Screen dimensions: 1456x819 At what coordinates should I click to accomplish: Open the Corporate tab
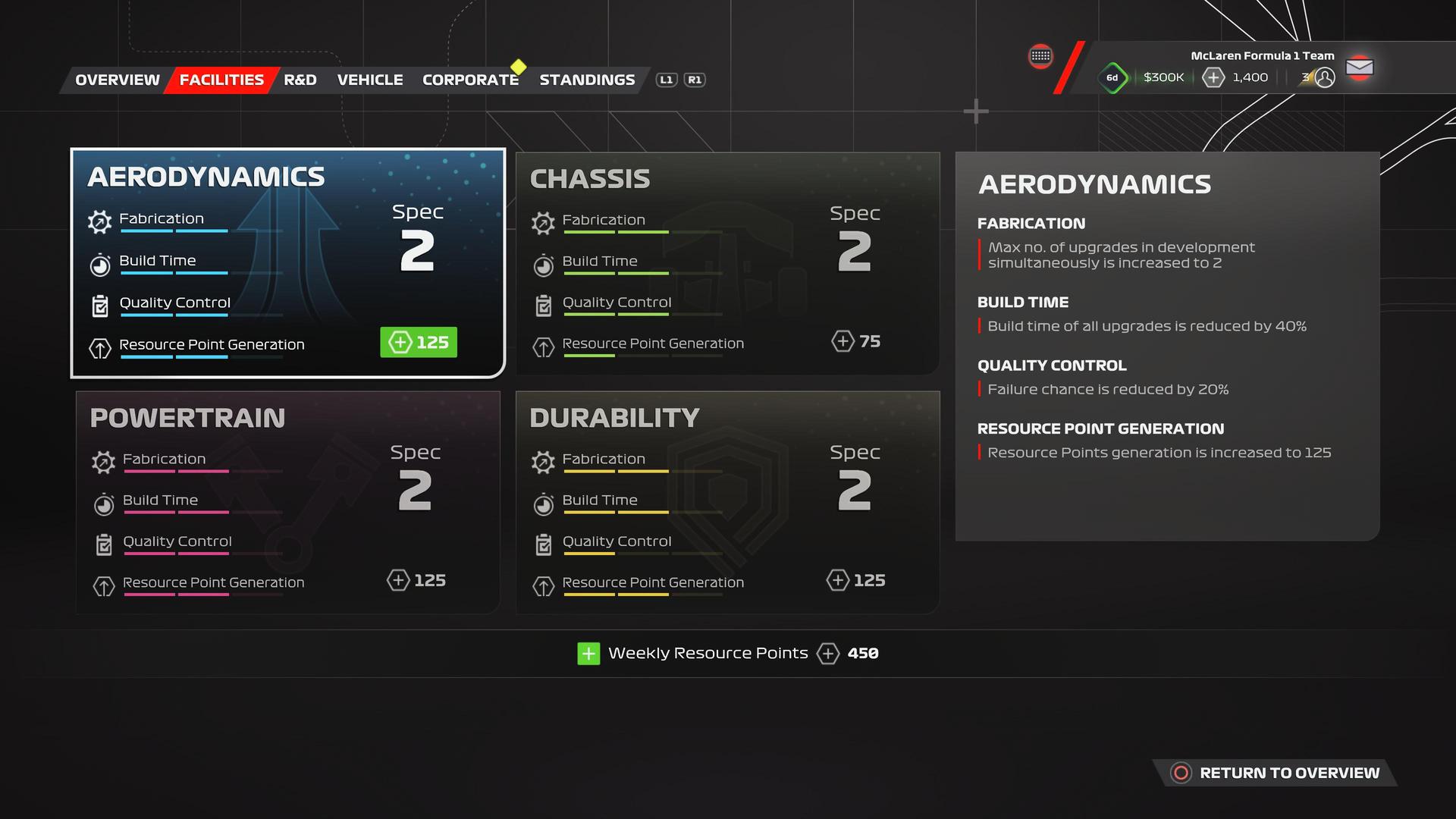(470, 80)
